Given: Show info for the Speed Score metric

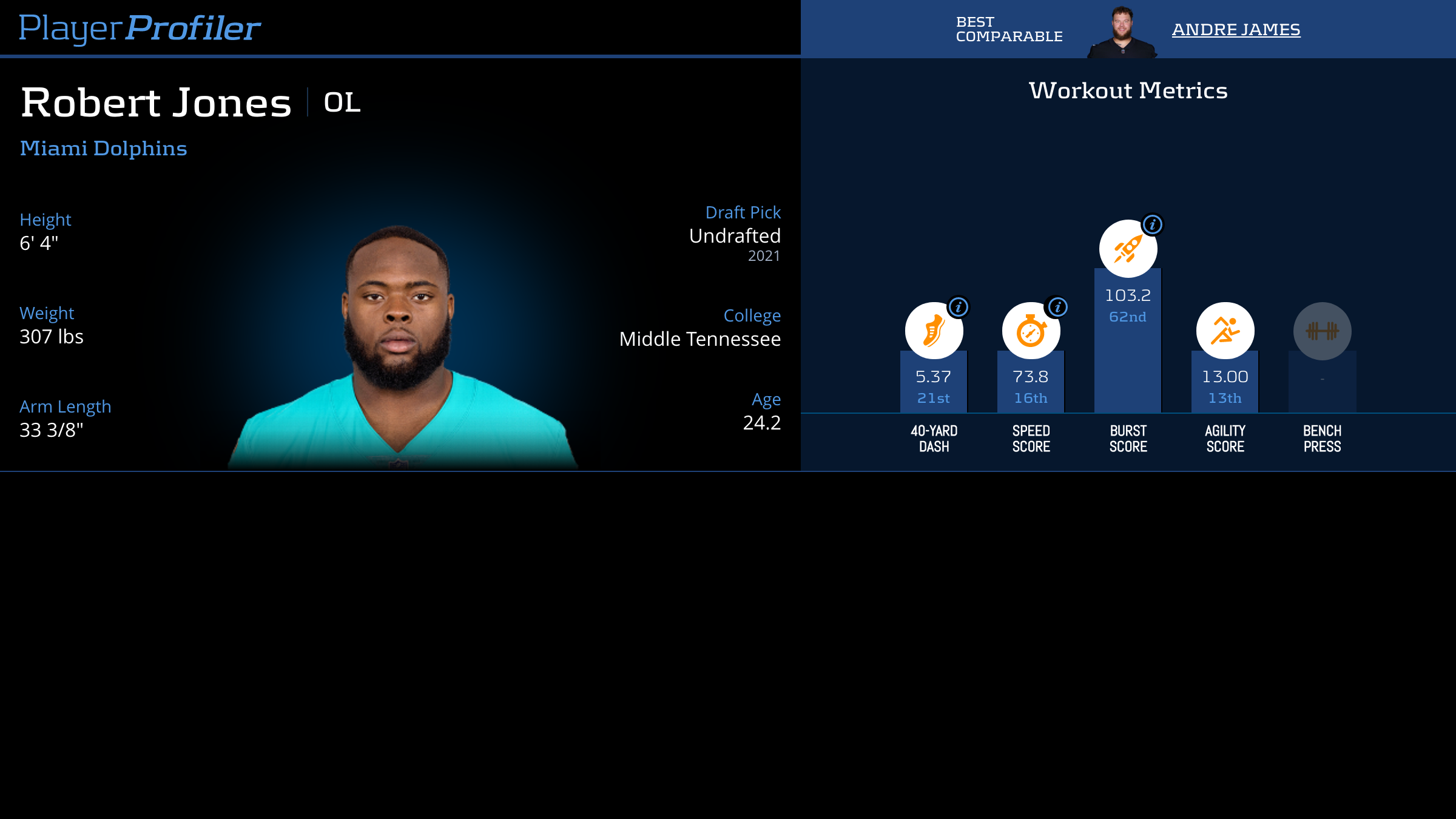Looking at the screenshot, I should 1057,307.
